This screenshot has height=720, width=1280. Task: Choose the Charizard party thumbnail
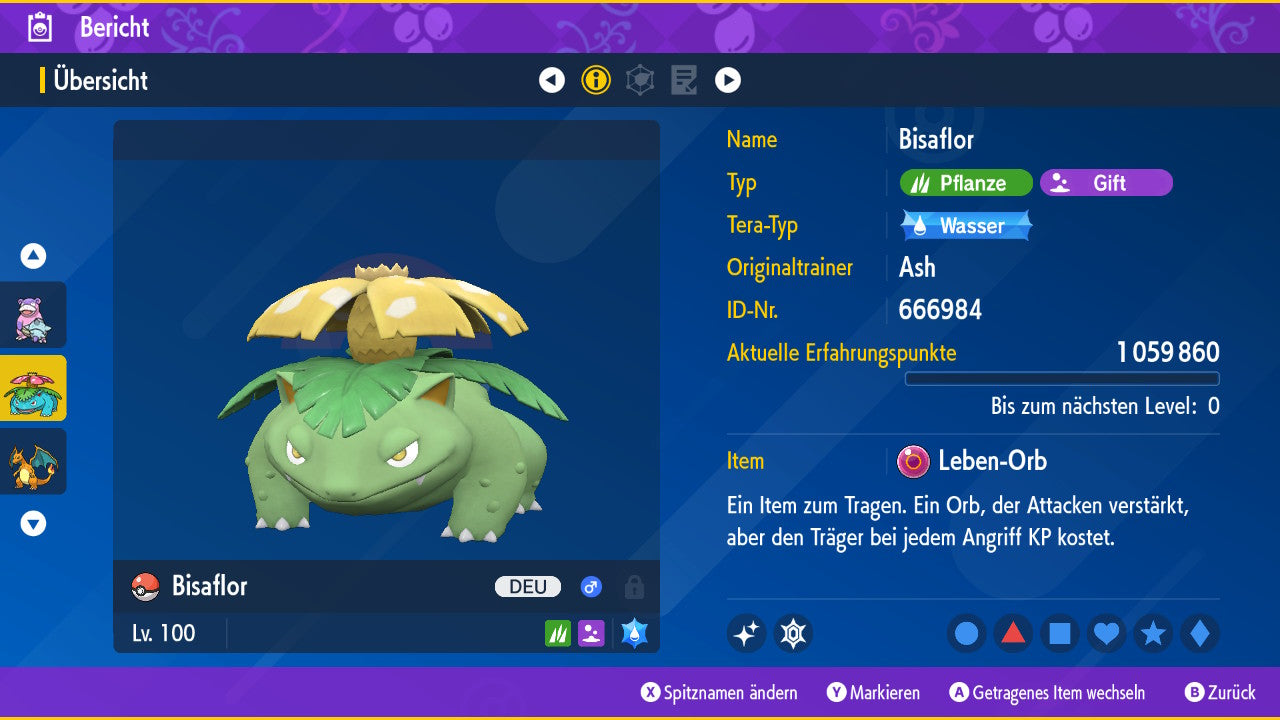tap(33, 461)
